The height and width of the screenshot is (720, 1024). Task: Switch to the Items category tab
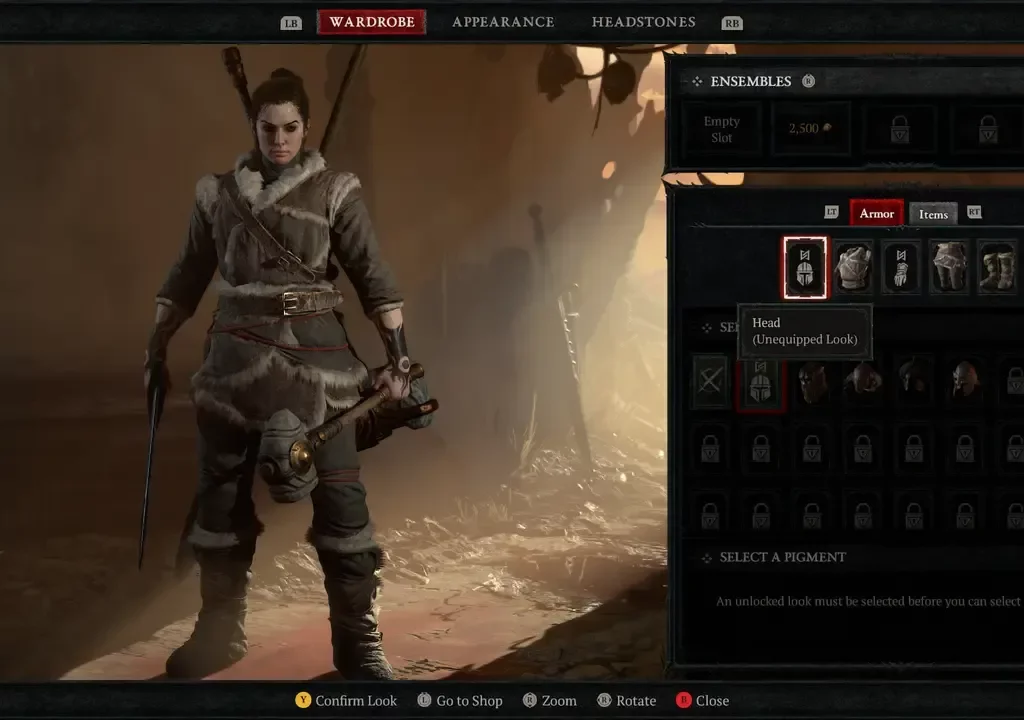(x=933, y=214)
